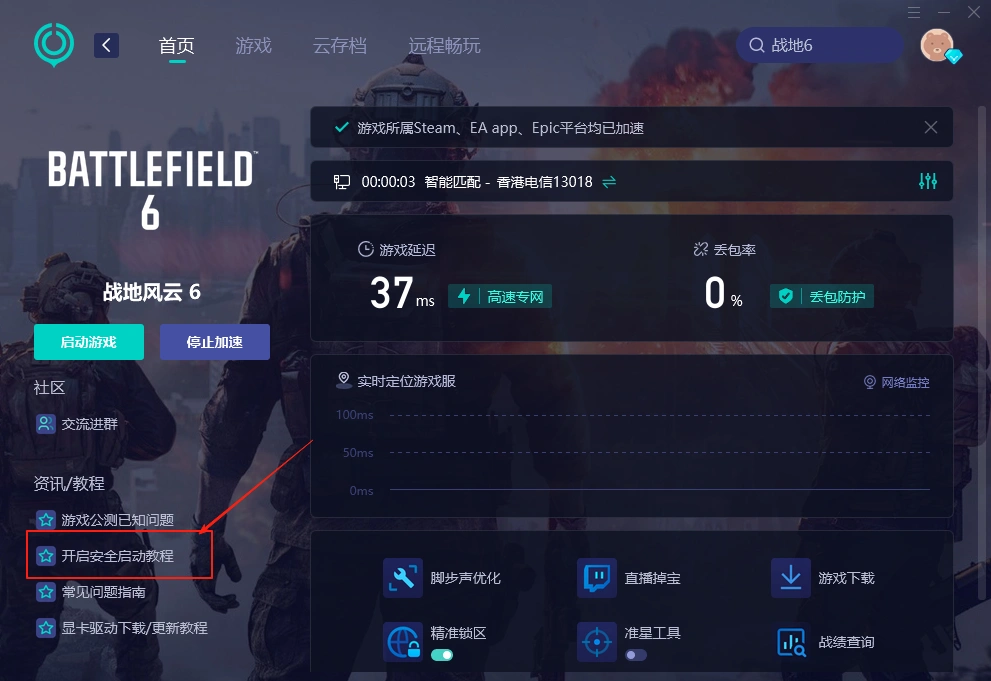The height and width of the screenshot is (681, 991).
Task: Toggle the 准星工具 crosshair switch
Action: (x=636, y=655)
